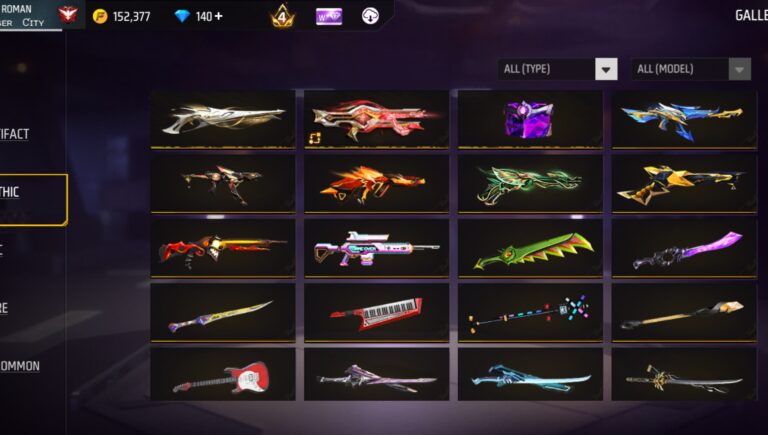Open the gold crown level 4 badge

282,16
